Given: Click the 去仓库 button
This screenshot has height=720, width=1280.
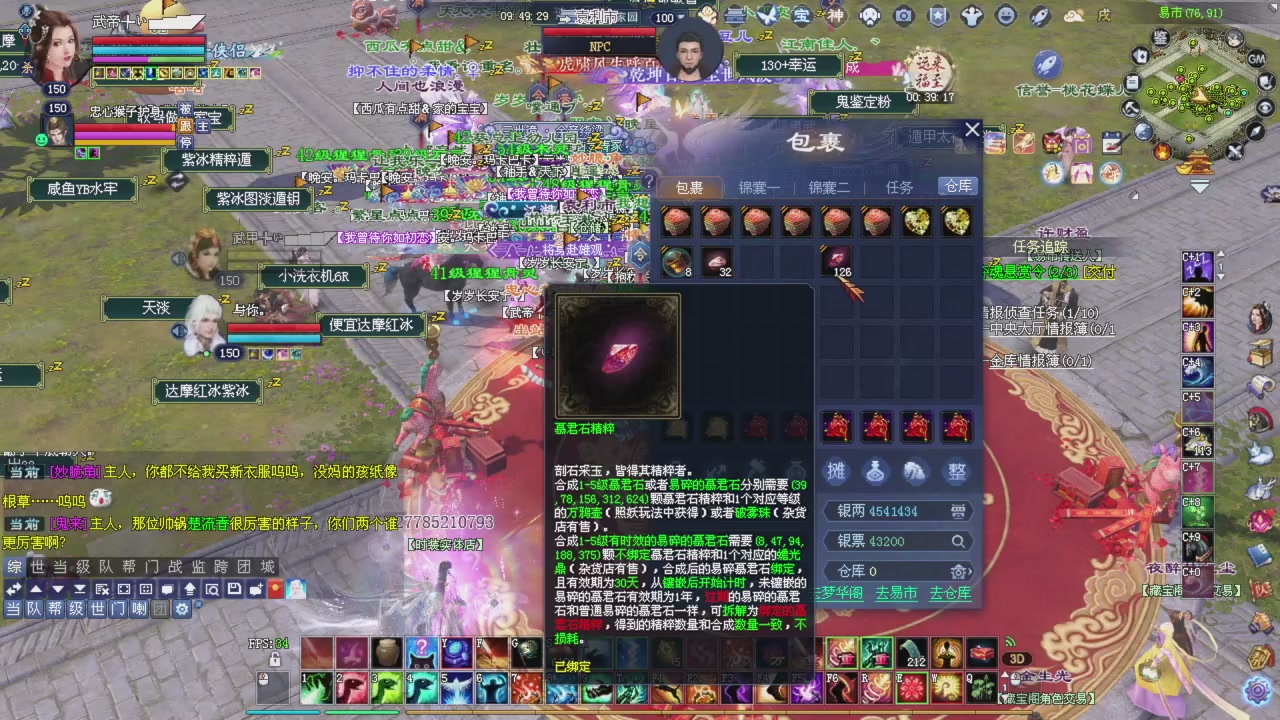Looking at the screenshot, I should point(950,592).
